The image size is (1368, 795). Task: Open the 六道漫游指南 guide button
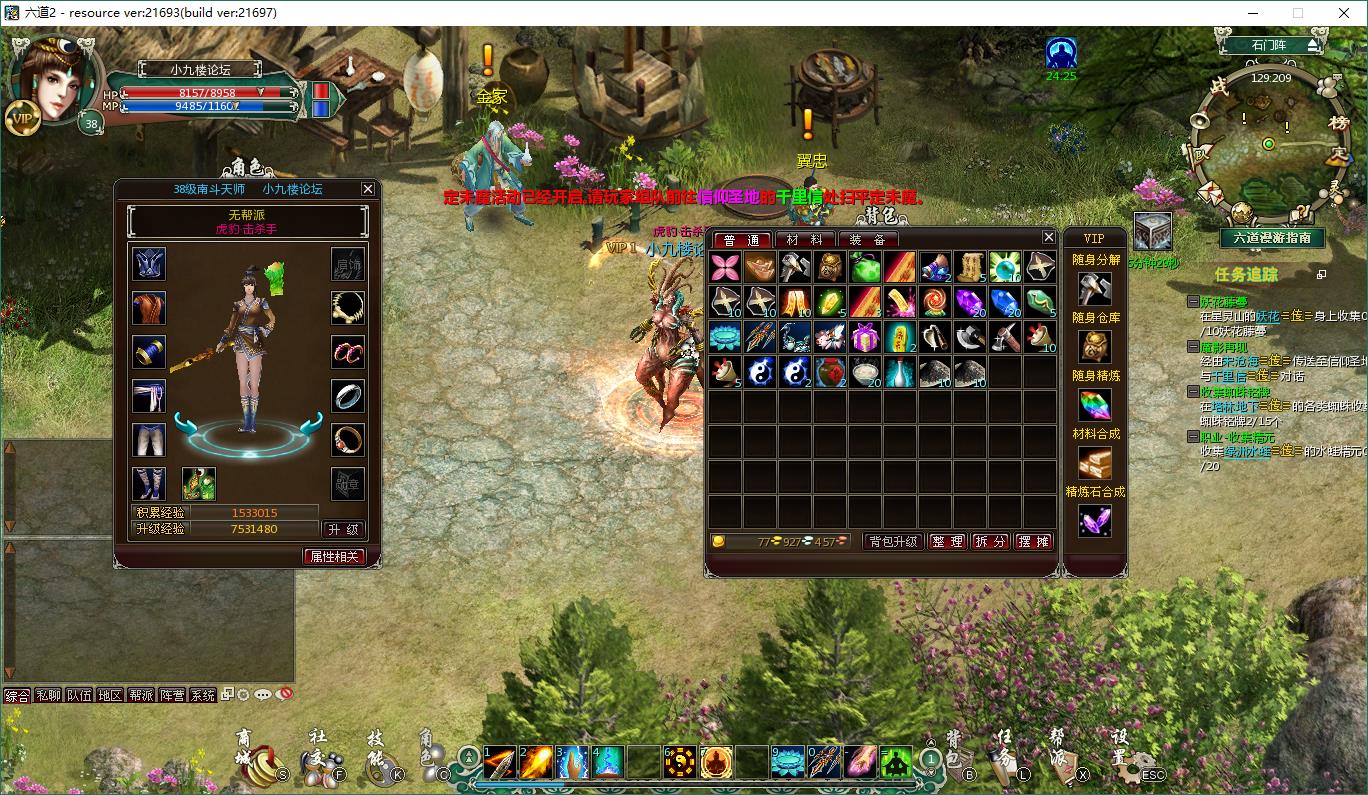(1272, 238)
